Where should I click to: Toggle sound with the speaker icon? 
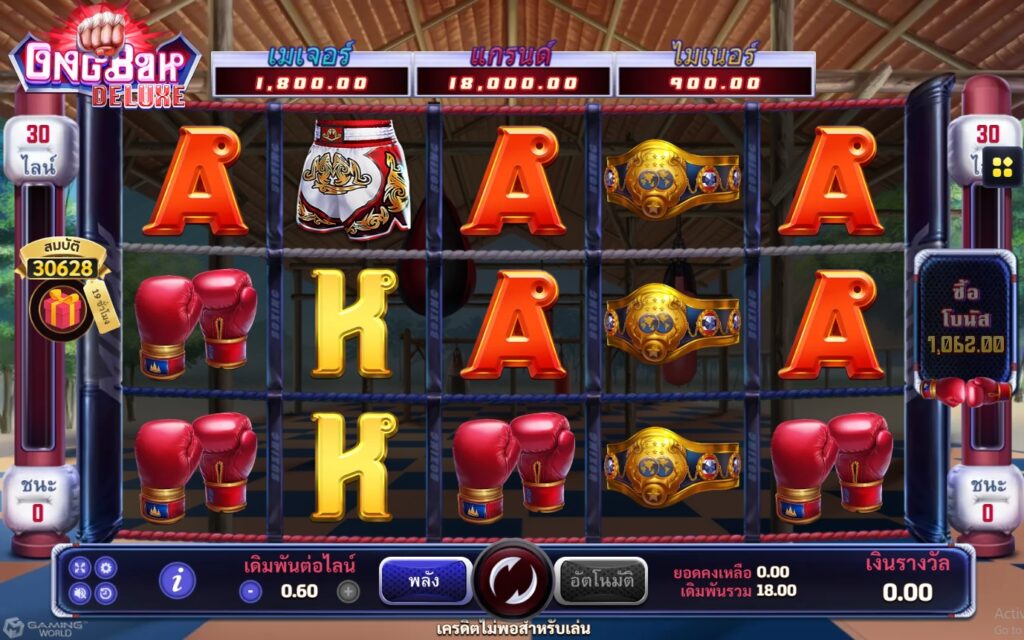tap(80, 592)
